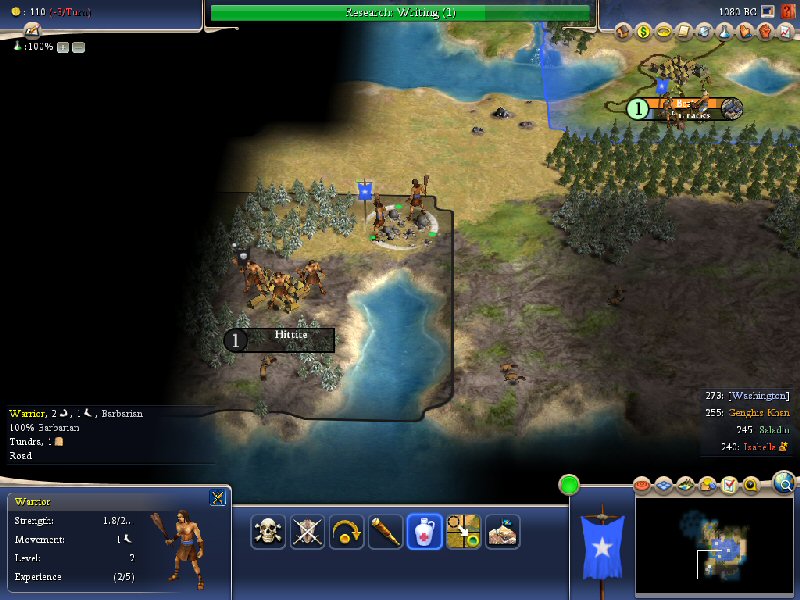Click the research progress bar
The width and height of the screenshot is (800, 600).
click(400, 12)
